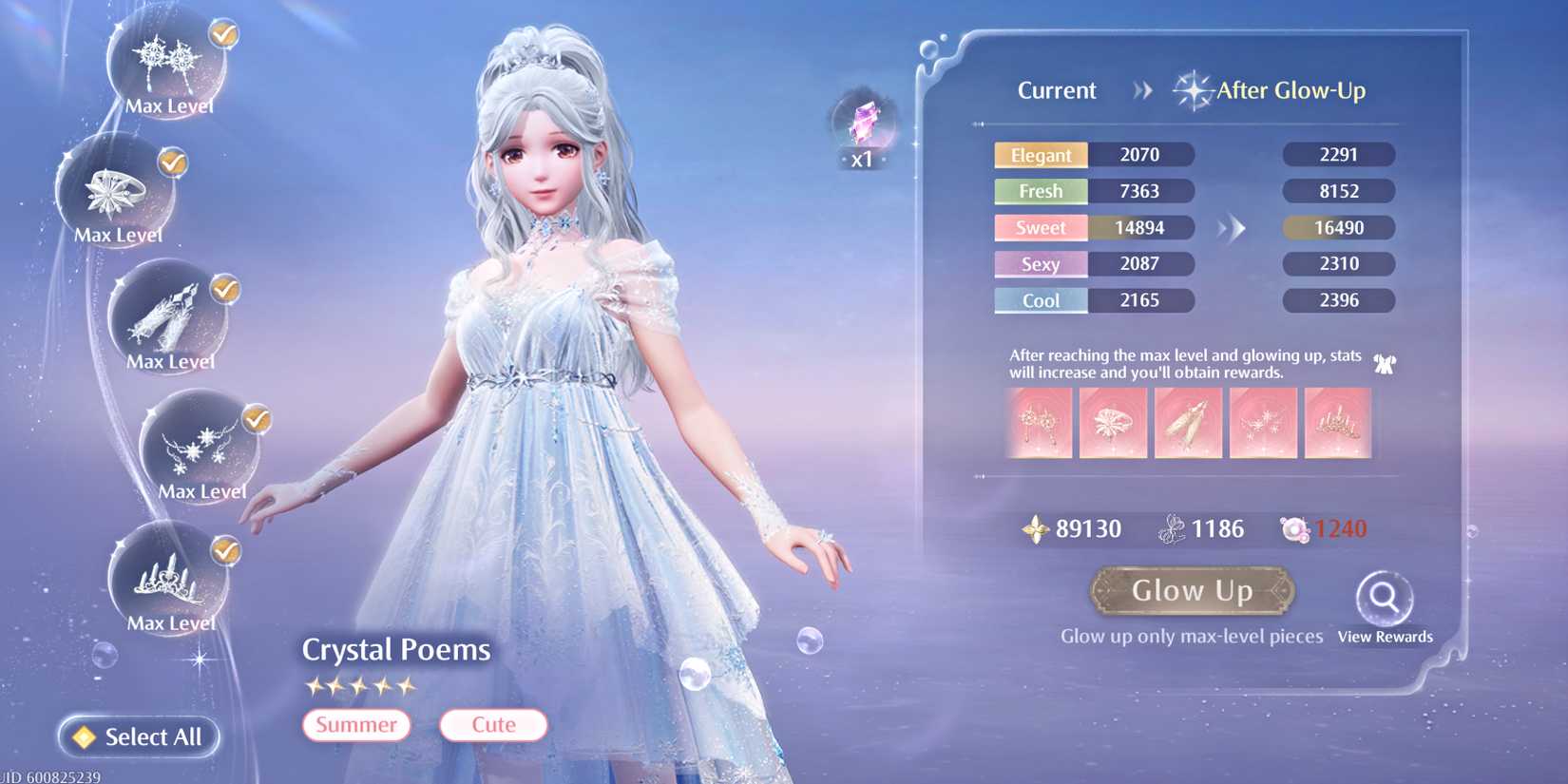1568x784 pixels.
Task: Open the Summer tag
Action: click(356, 725)
